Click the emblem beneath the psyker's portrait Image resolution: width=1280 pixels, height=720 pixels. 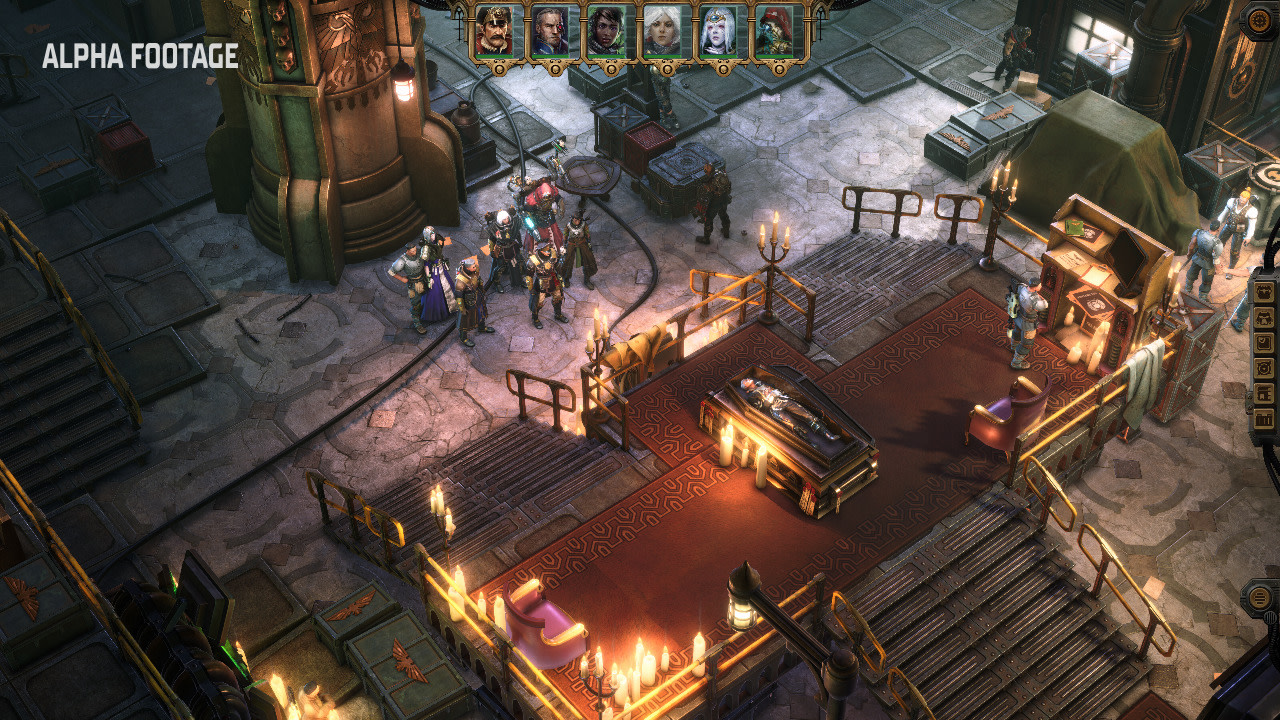(723, 67)
